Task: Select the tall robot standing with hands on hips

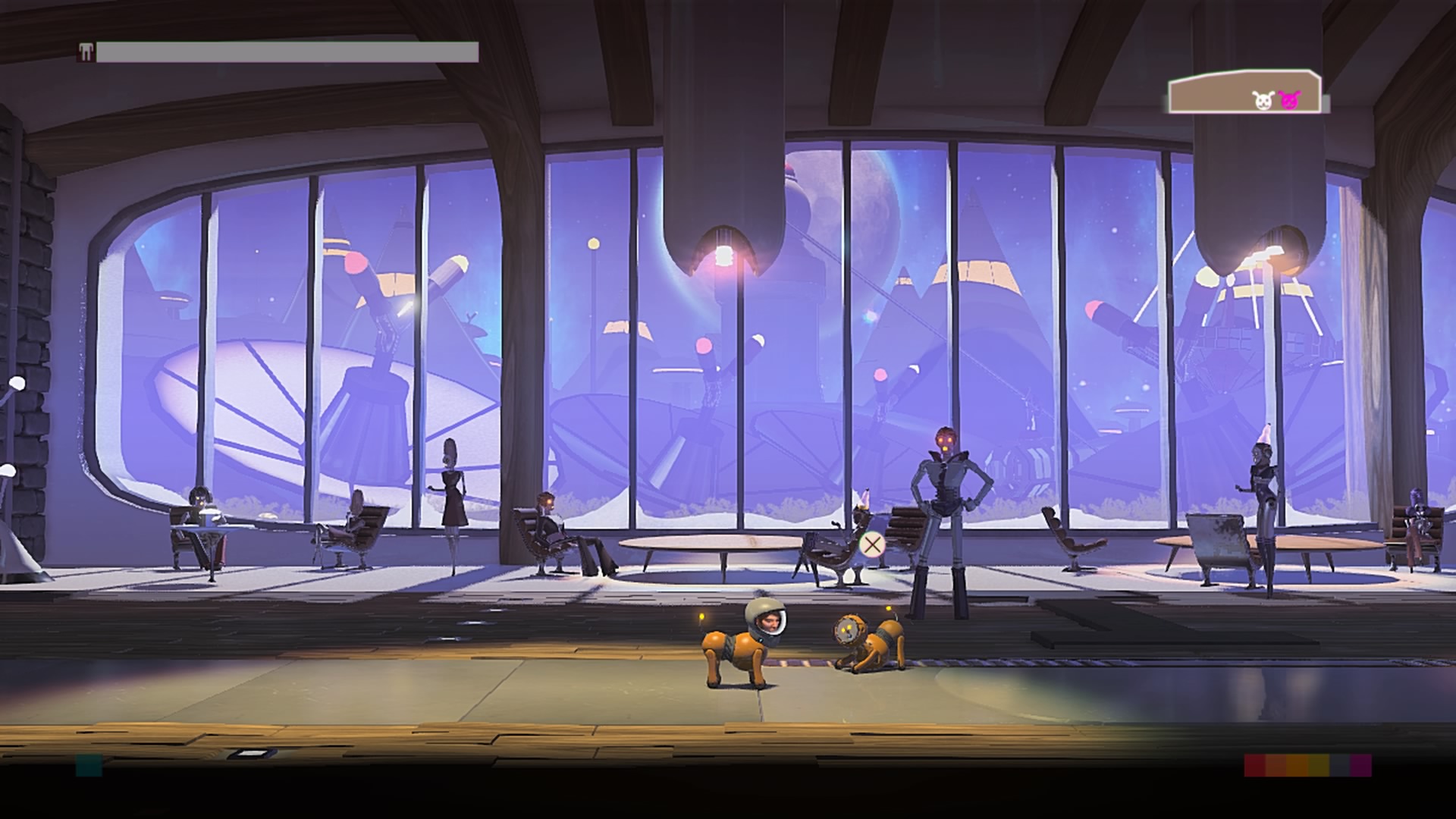Action: [947, 493]
